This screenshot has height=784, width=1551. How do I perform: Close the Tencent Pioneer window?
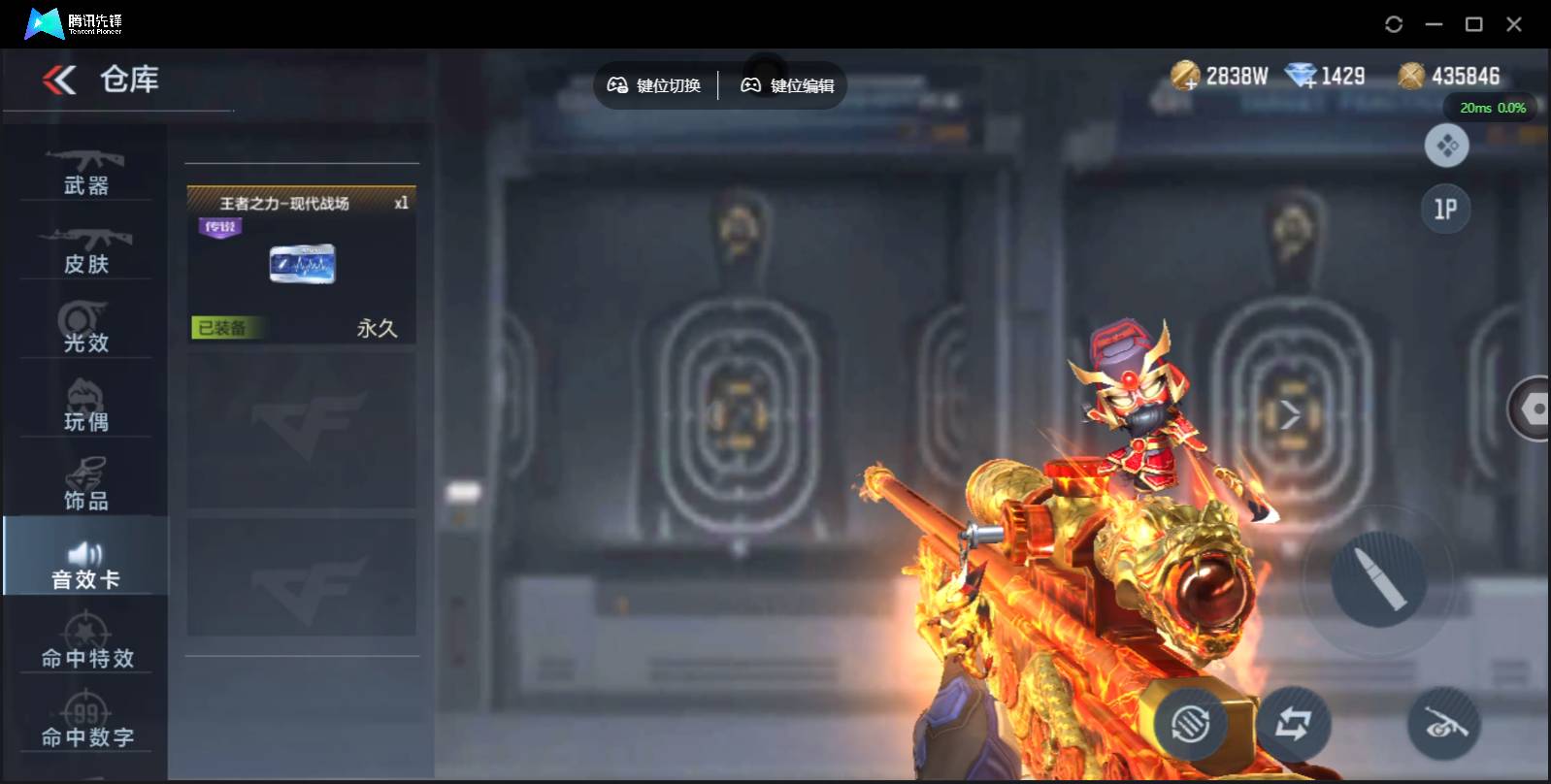point(1513,24)
